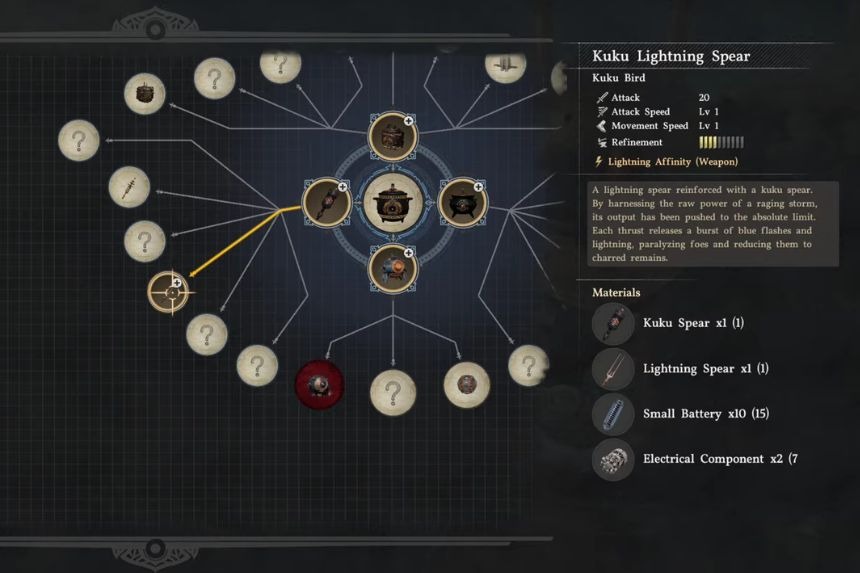Image resolution: width=860 pixels, height=573 pixels.
Task: Click the highlighted Kuku Lightning Spear node
Action: [169, 292]
